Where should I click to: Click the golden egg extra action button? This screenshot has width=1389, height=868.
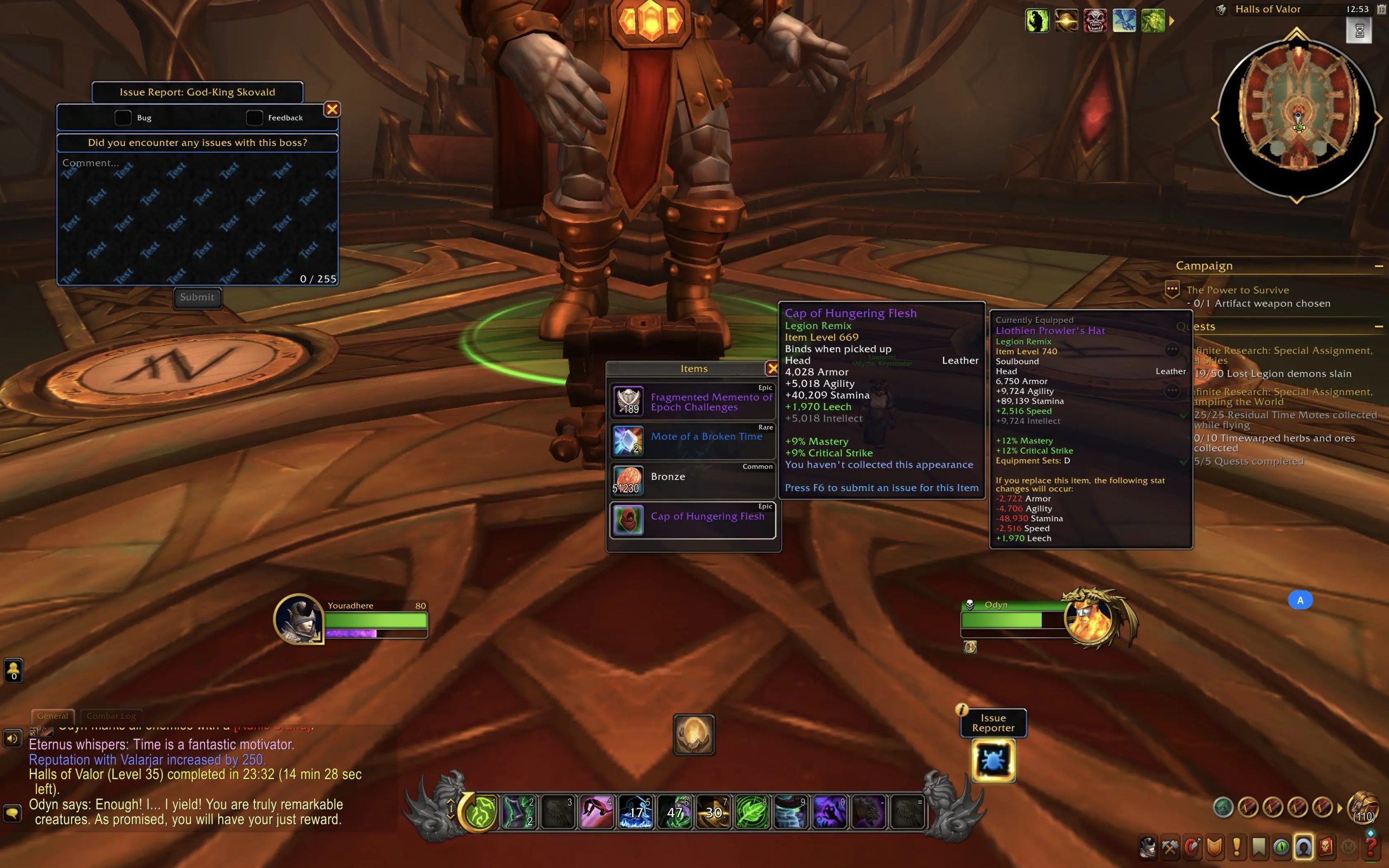(x=694, y=735)
